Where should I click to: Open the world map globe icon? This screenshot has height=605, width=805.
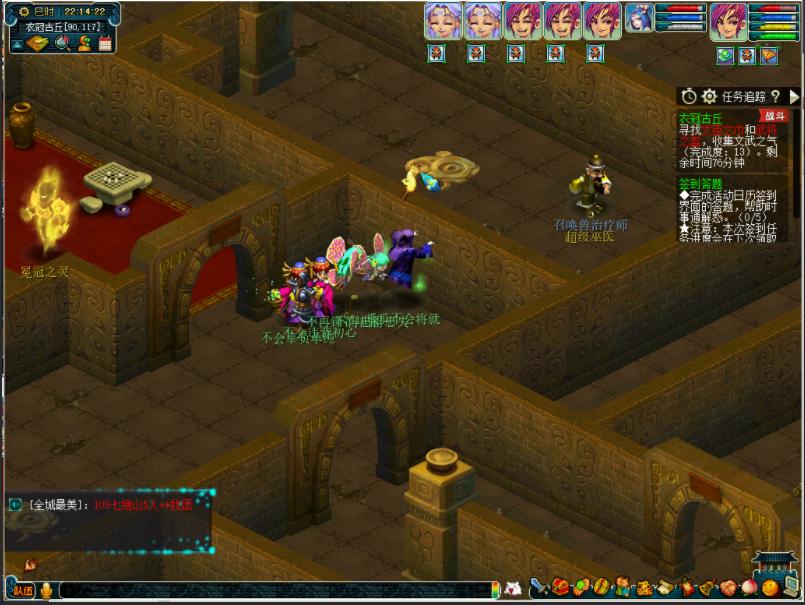pyautogui.click(x=62, y=43)
